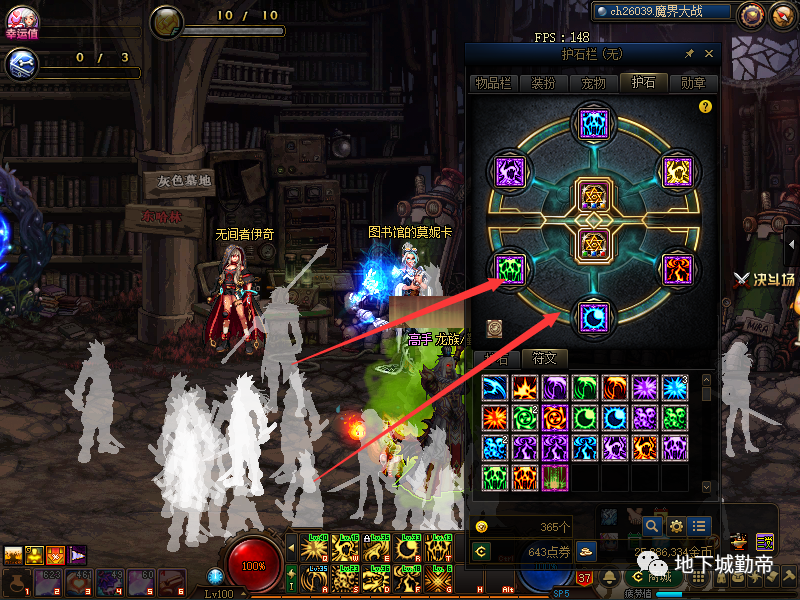Click the yellow C coupon recharge button
Viewport: 800px width, 600px height.
tap(482, 551)
